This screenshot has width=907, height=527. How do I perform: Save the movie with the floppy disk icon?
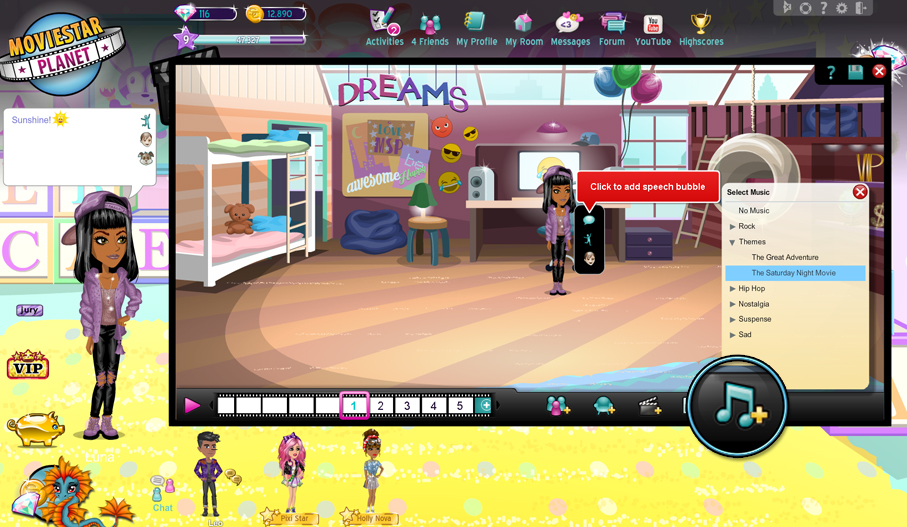[855, 72]
